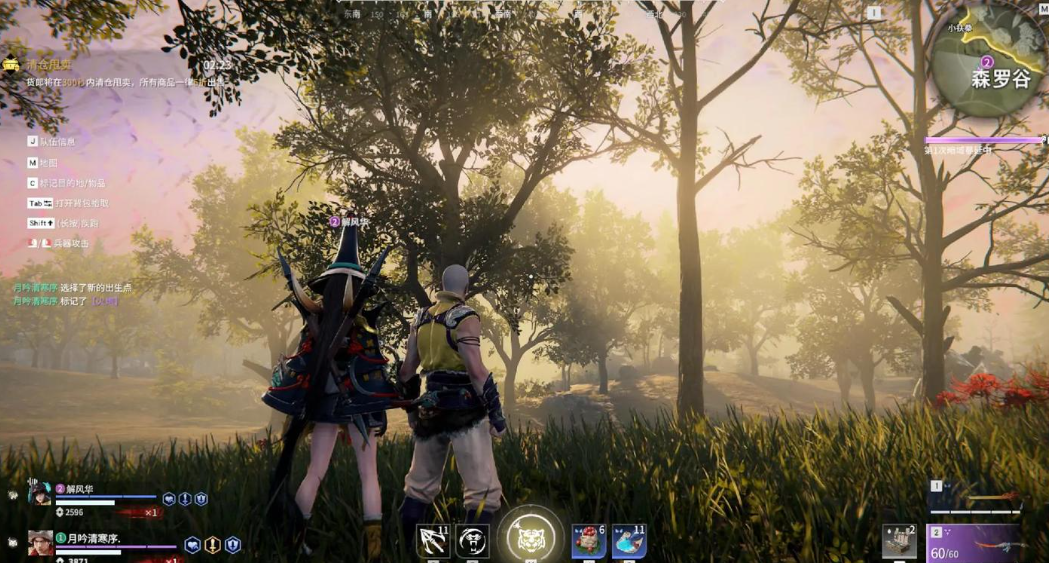Open the 清仓甩卖 clearance sale event notice

coord(48,64)
